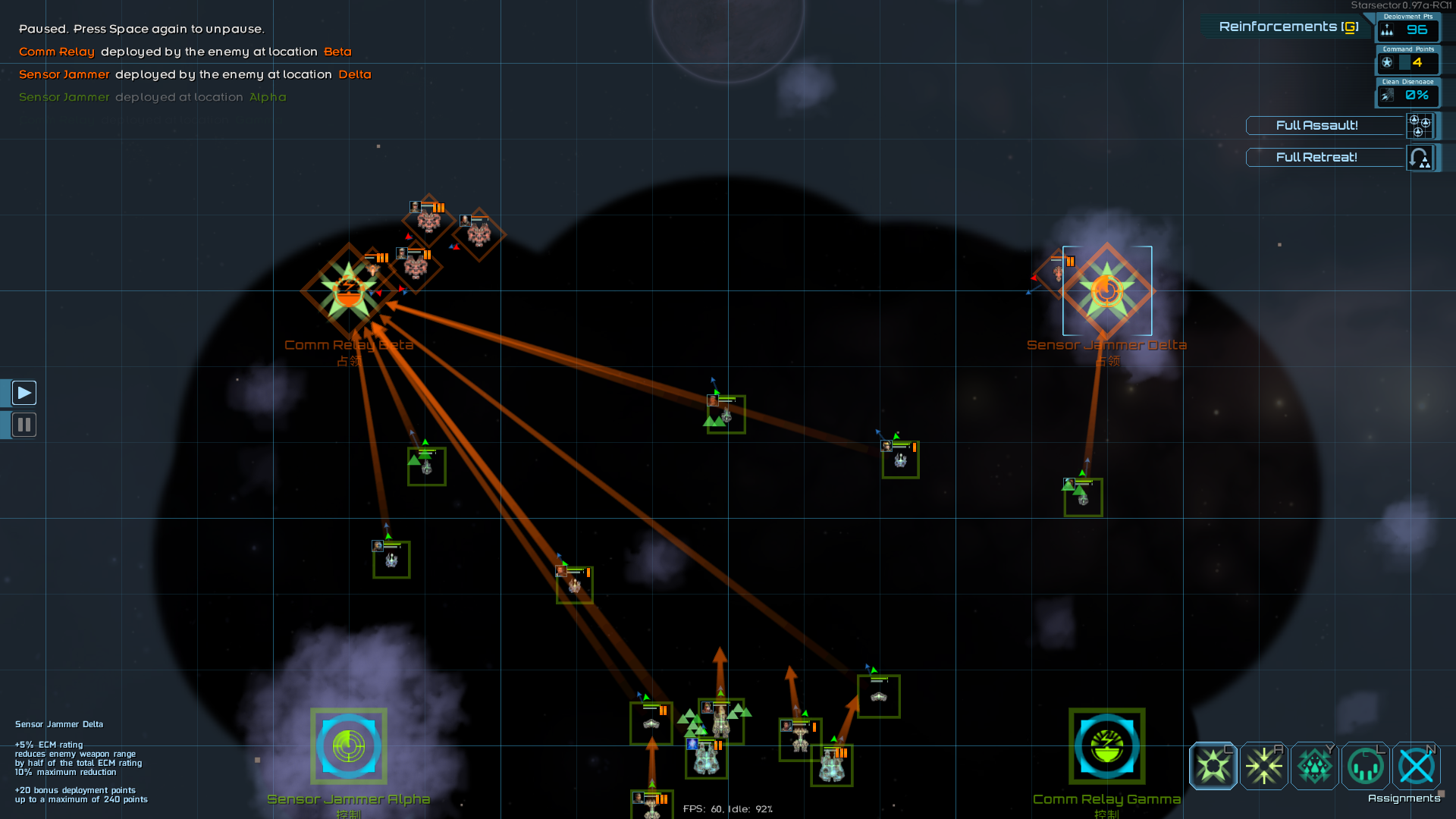Click the Clean Disengage ship icon
The image size is (1456, 819).
coord(1388,96)
